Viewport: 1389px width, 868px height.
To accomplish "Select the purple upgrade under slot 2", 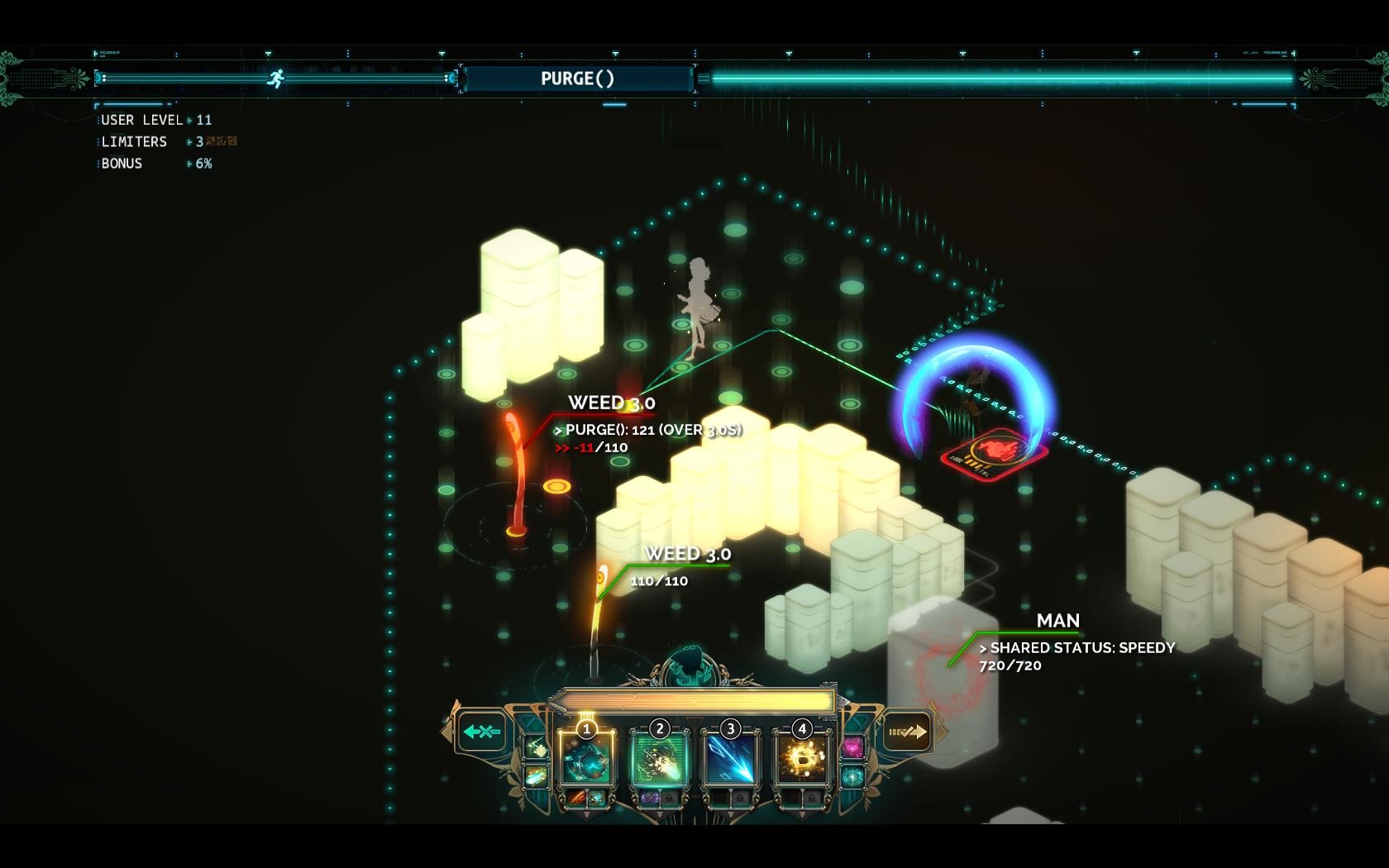I will (649, 799).
